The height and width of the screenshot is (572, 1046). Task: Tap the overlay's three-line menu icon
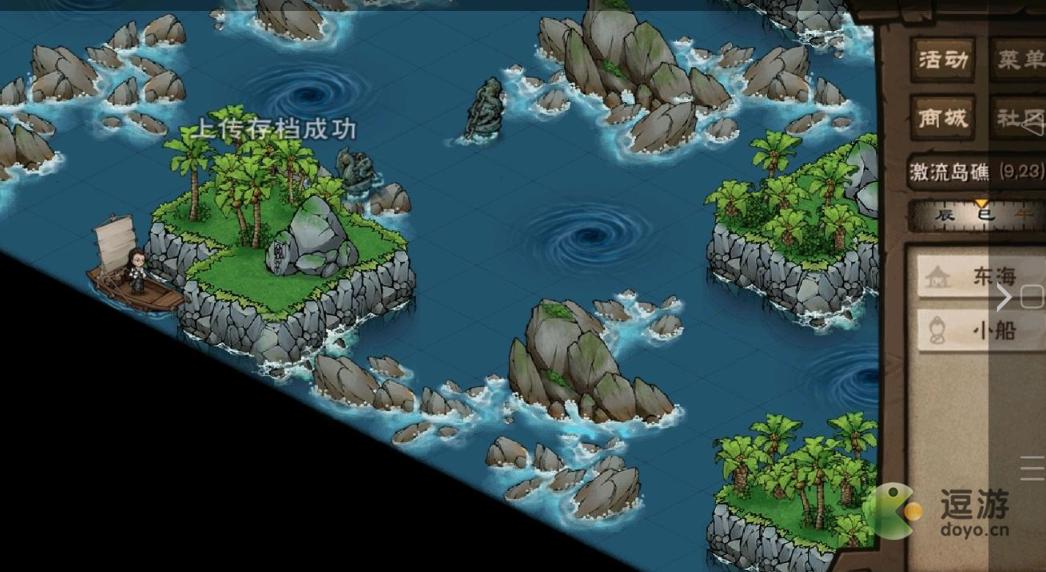click(x=1032, y=468)
